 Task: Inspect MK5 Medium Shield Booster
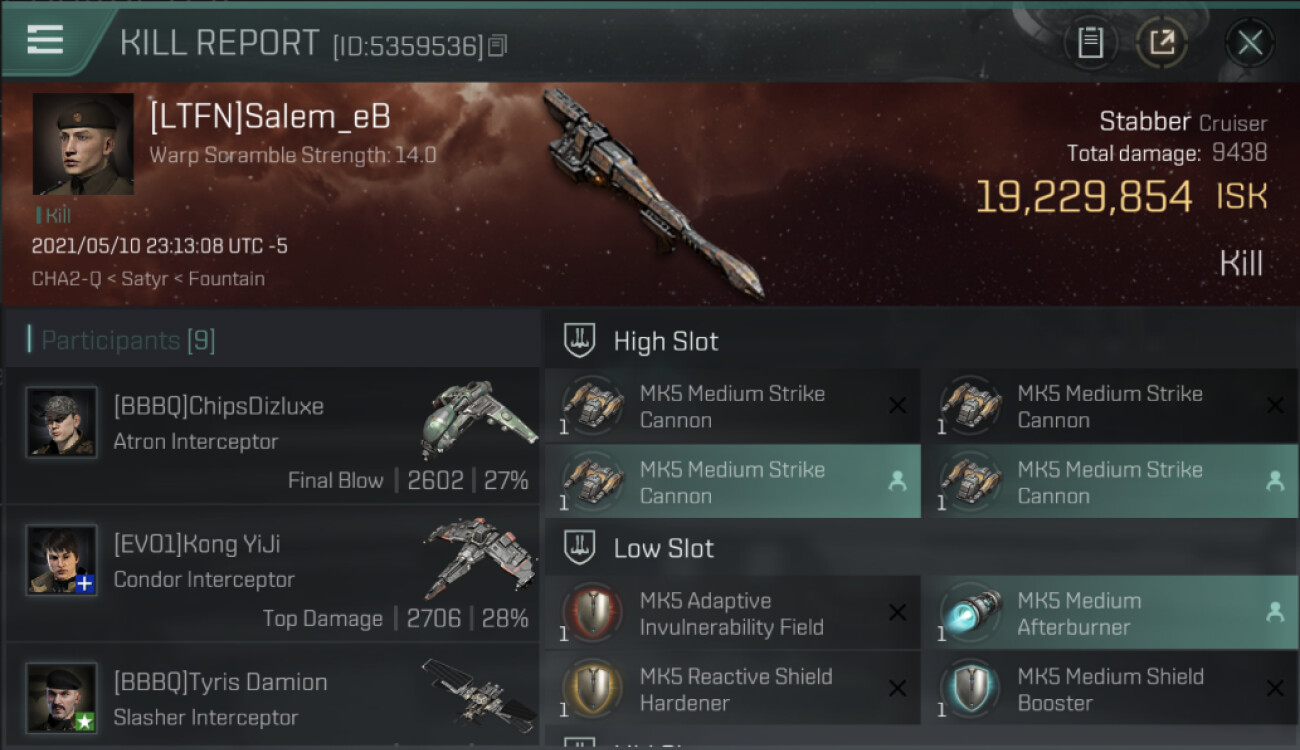point(1110,689)
